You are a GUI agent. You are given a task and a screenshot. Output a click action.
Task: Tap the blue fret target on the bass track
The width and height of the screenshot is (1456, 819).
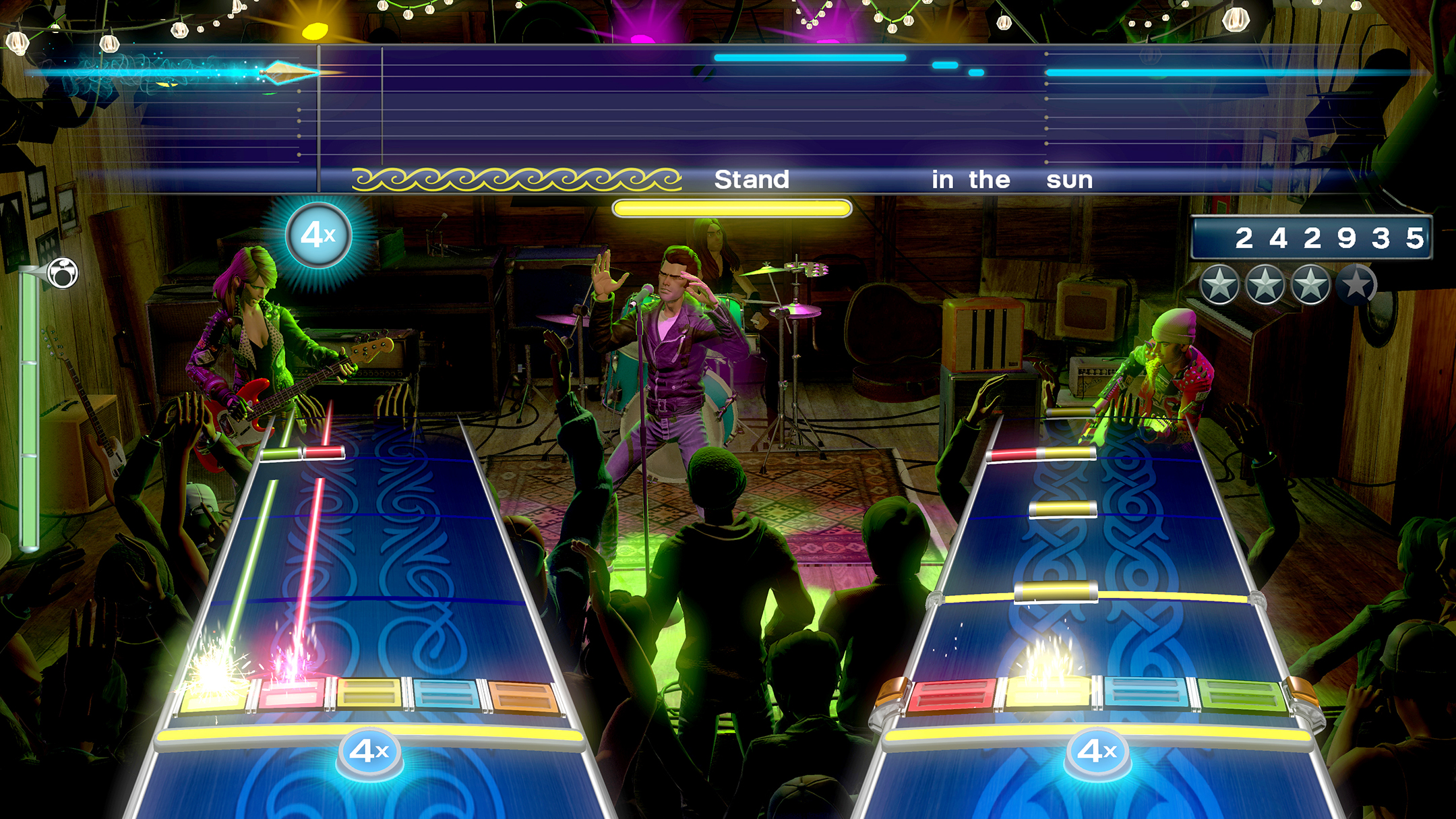pos(446,694)
